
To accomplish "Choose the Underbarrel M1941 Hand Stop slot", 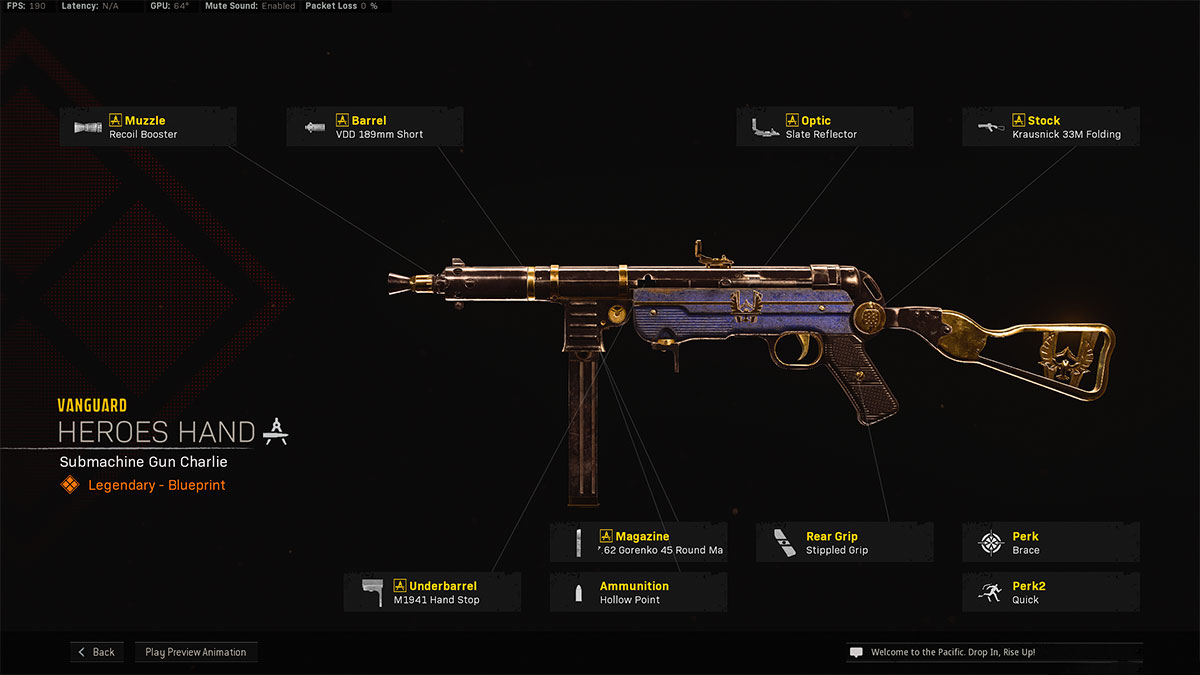I will 432,592.
